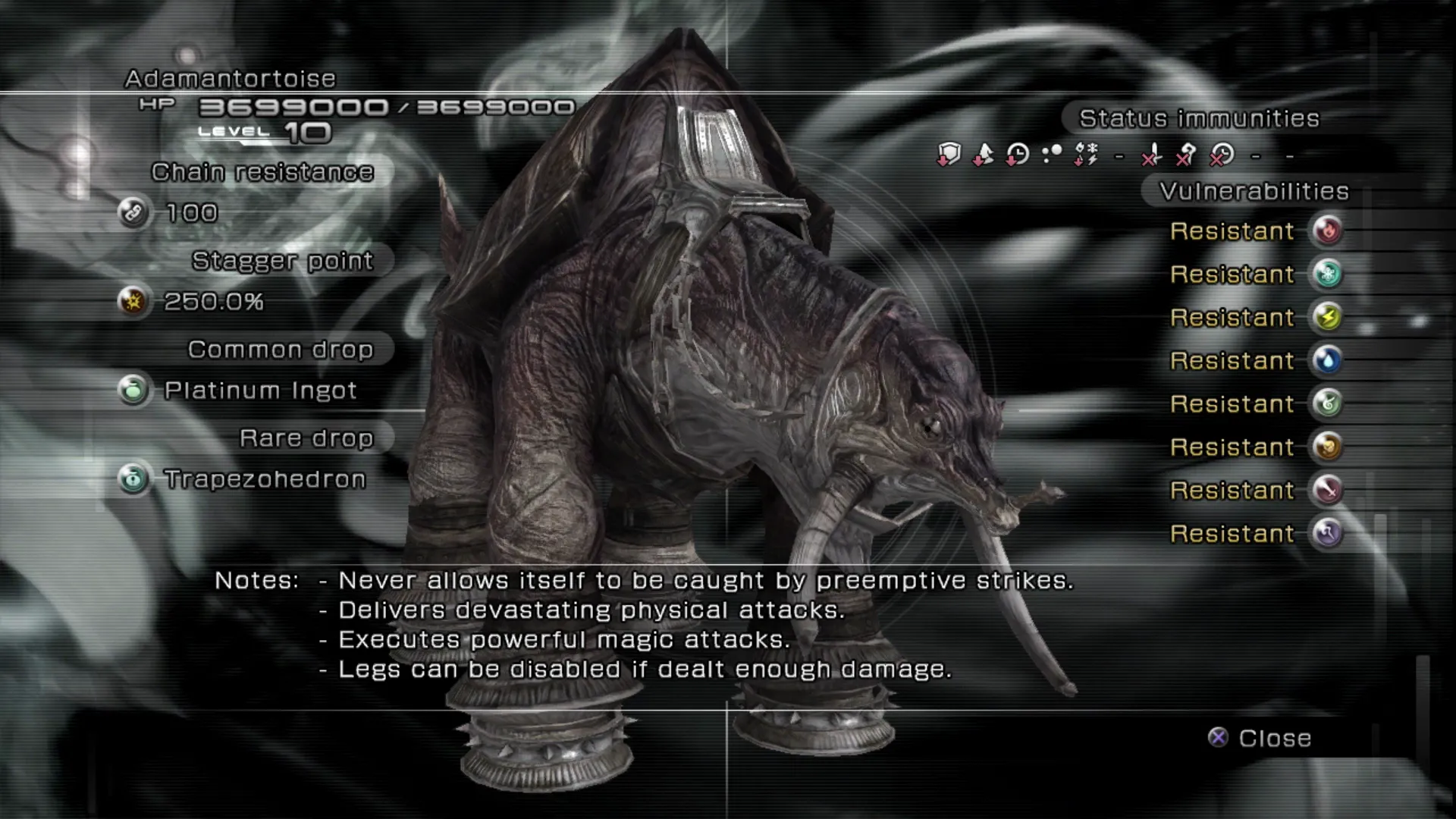
Task: Click the blue water droplet icon
Action: pyautogui.click(x=1327, y=360)
